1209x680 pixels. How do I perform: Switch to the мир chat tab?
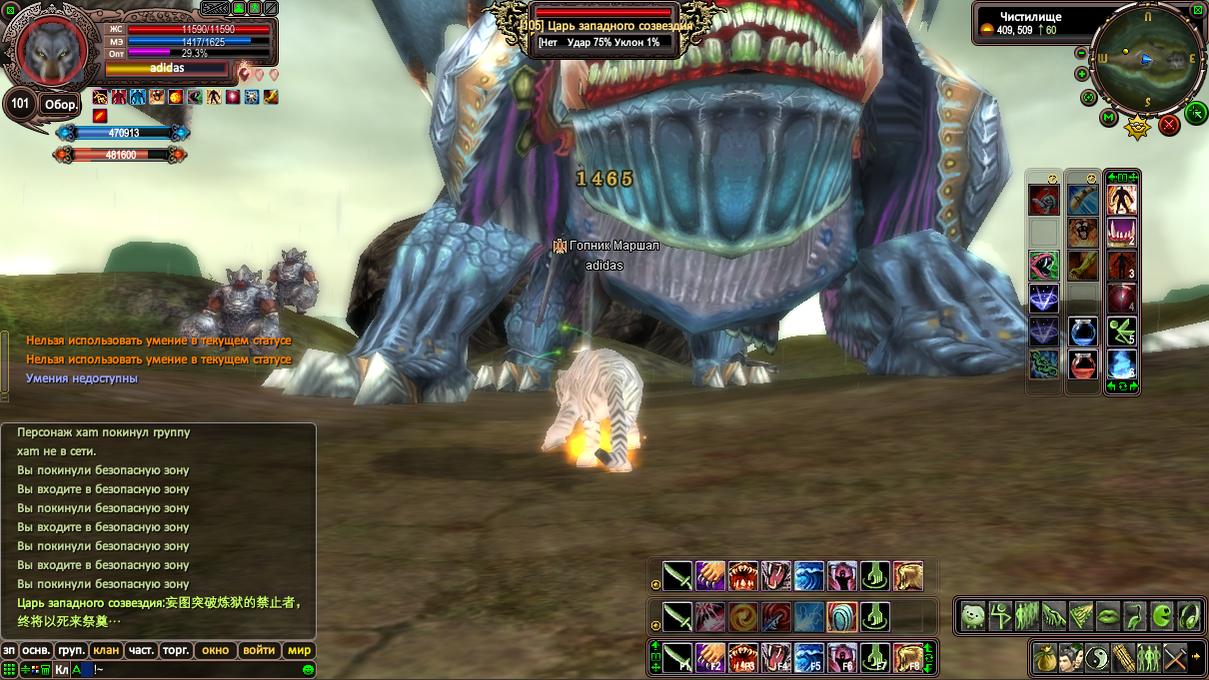click(299, 650)
